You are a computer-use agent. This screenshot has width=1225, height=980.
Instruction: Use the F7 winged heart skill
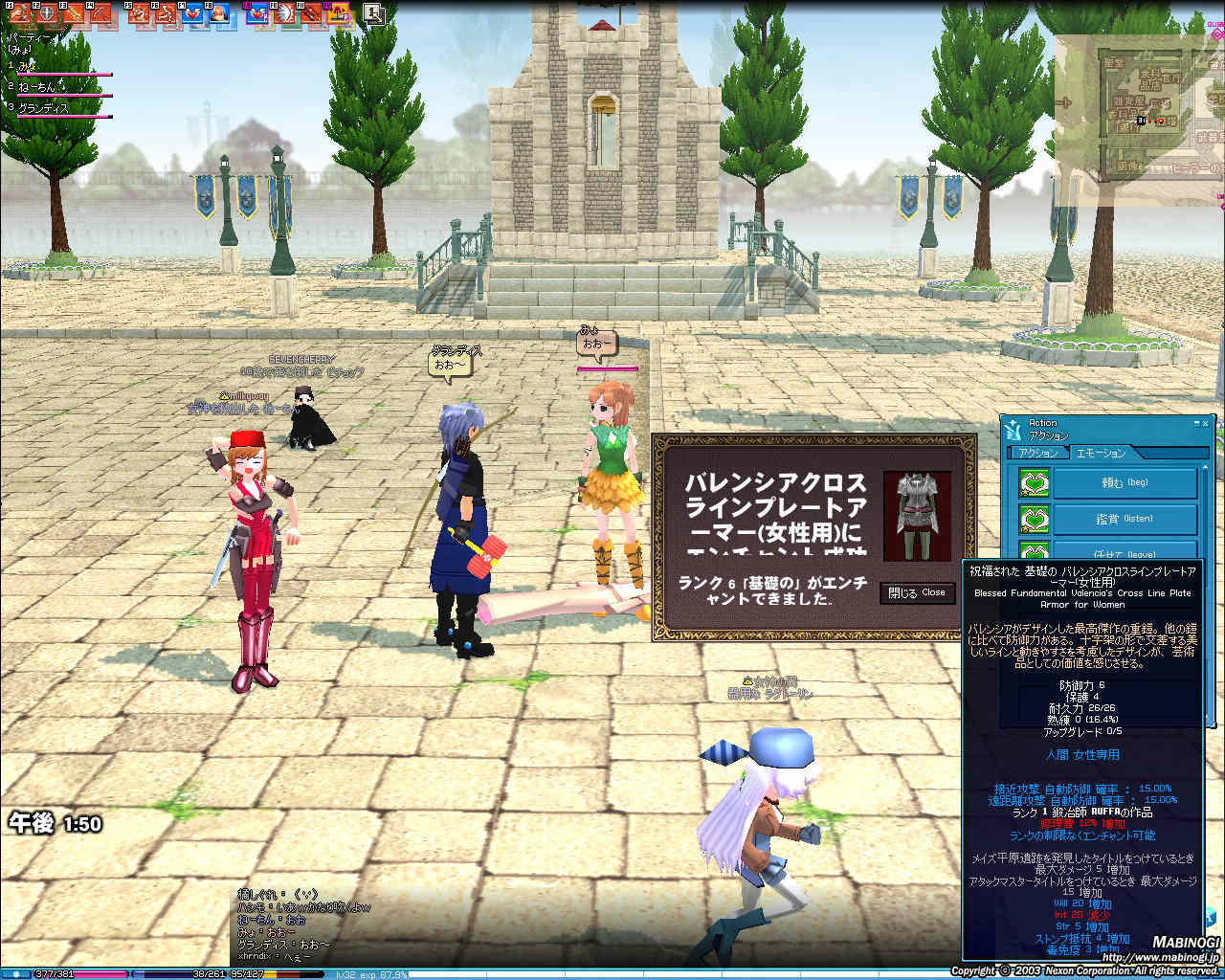pyautogui.click(x=192, y=13)
